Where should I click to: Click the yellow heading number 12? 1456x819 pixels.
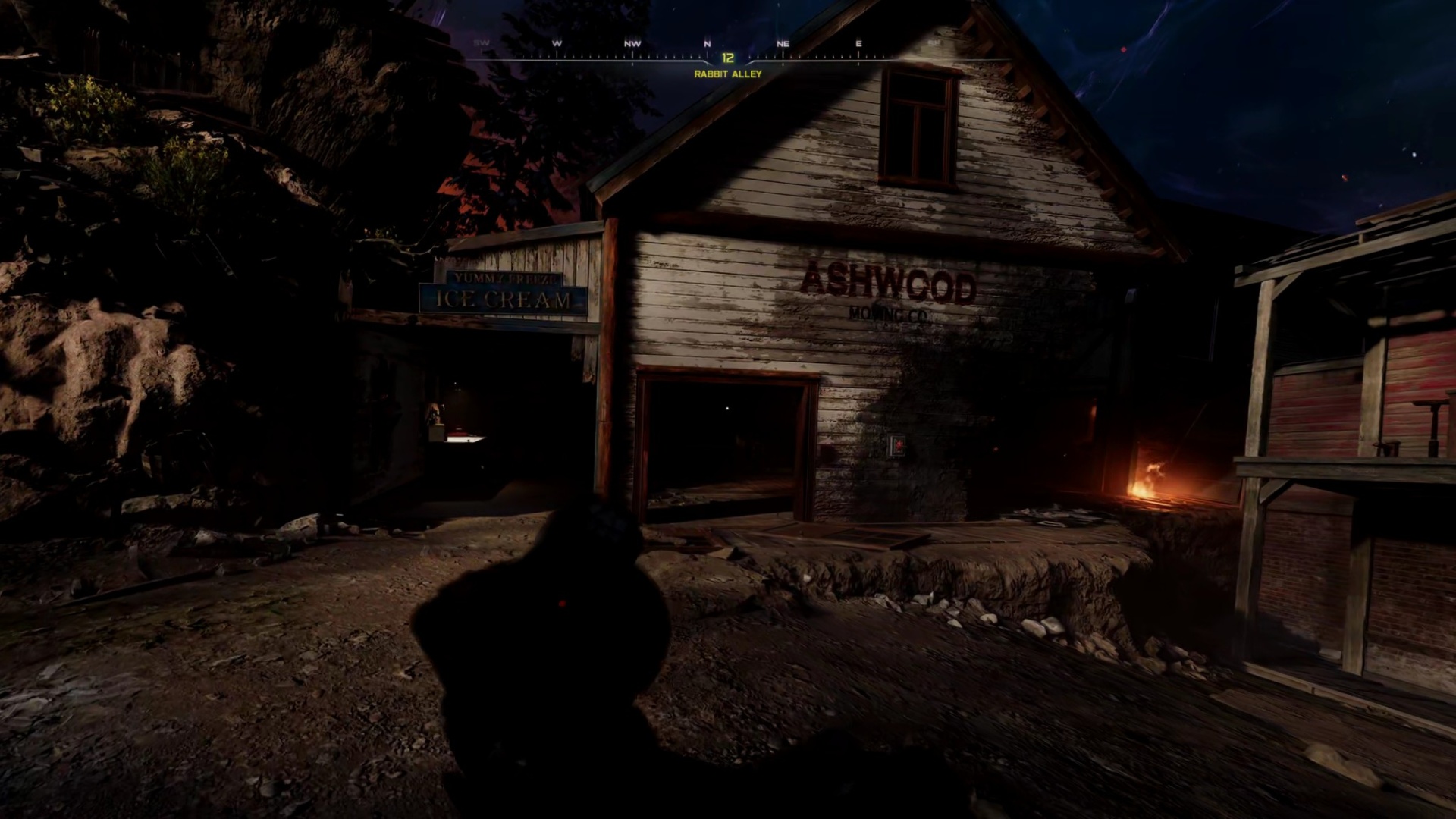[x=726, y=58]
